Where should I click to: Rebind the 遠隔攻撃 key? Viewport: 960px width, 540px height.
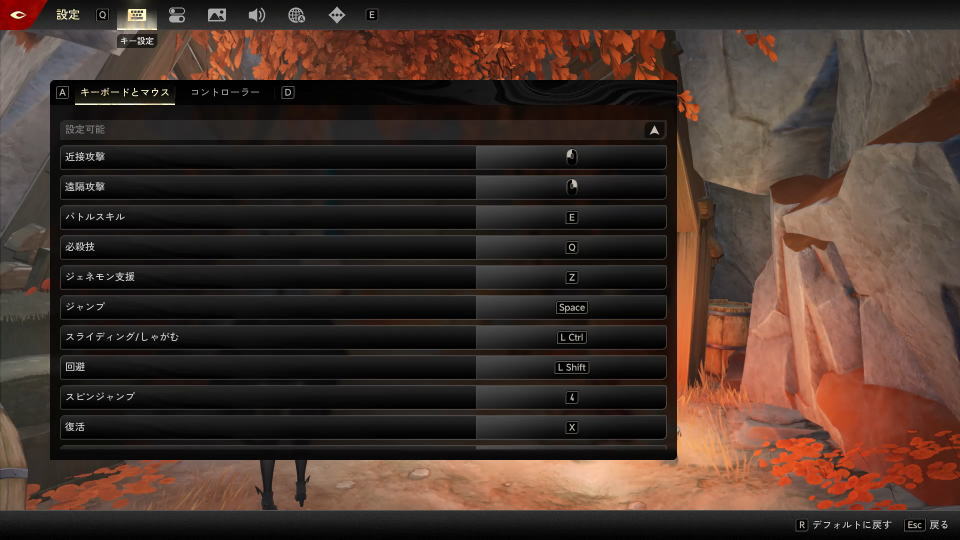(x=571, y=187)
